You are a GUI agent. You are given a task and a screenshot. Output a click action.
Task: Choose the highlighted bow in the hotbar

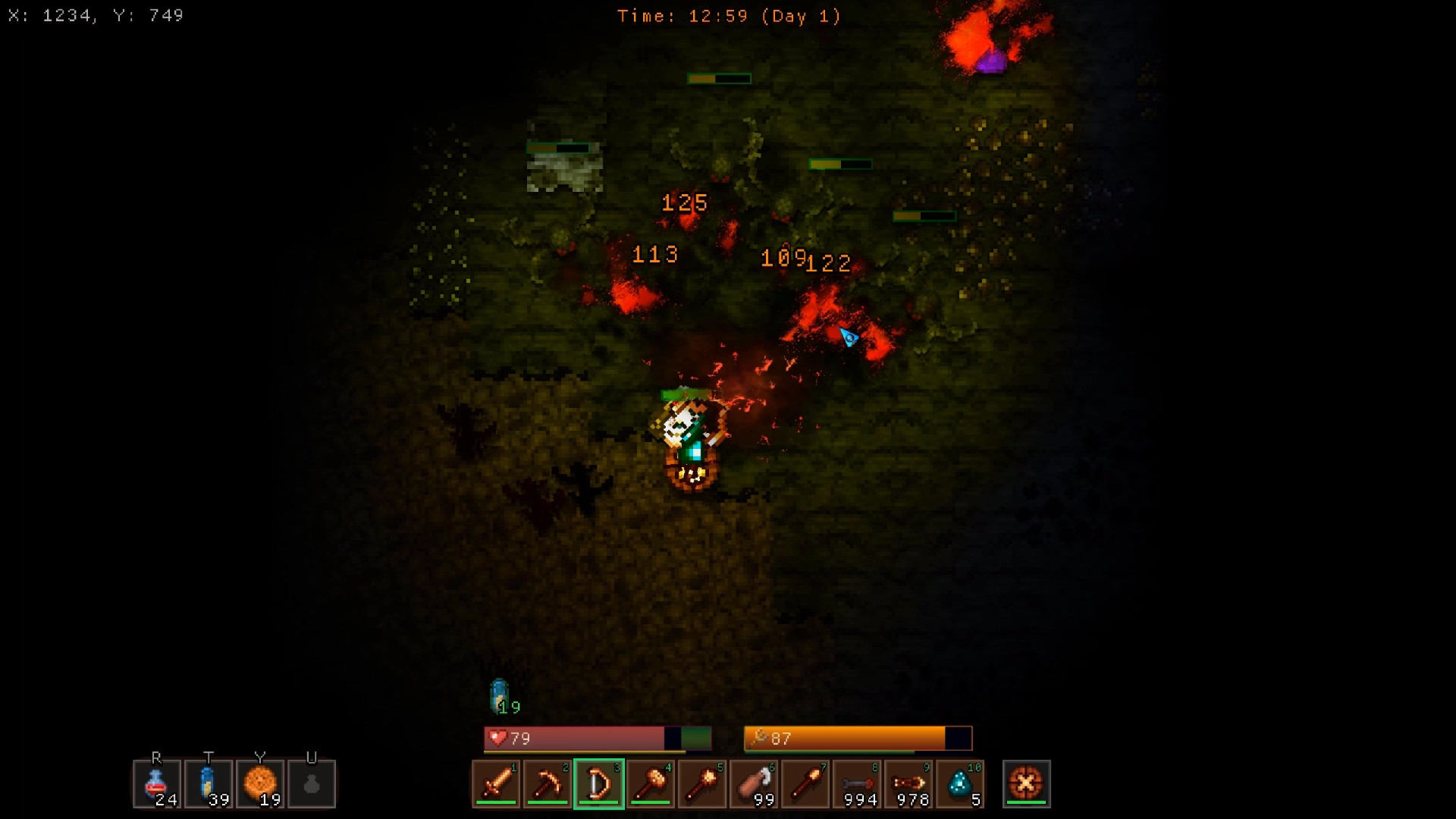tap(599, 783)
